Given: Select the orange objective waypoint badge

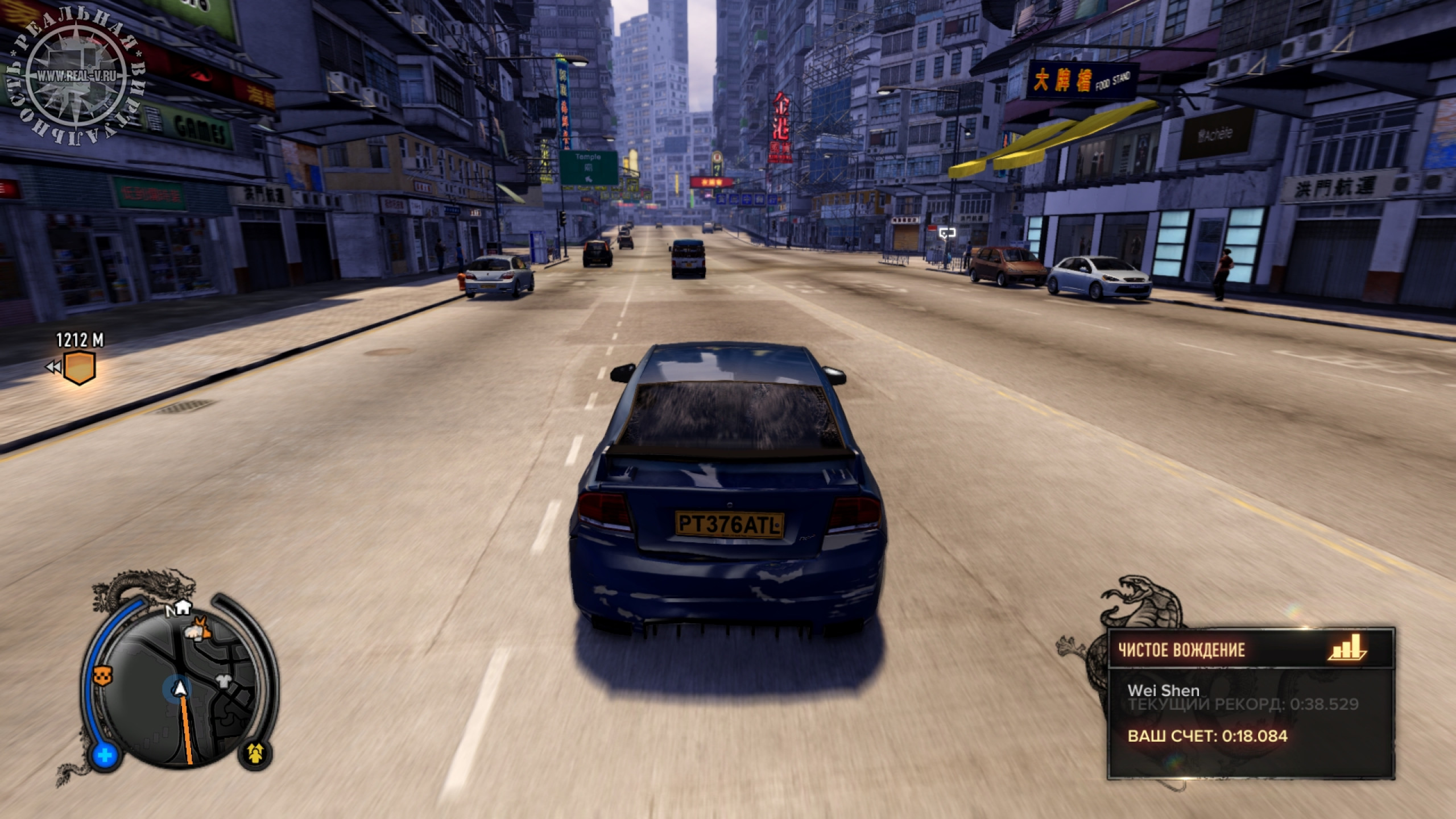Looking at the screenshot, I should (79, 367).
